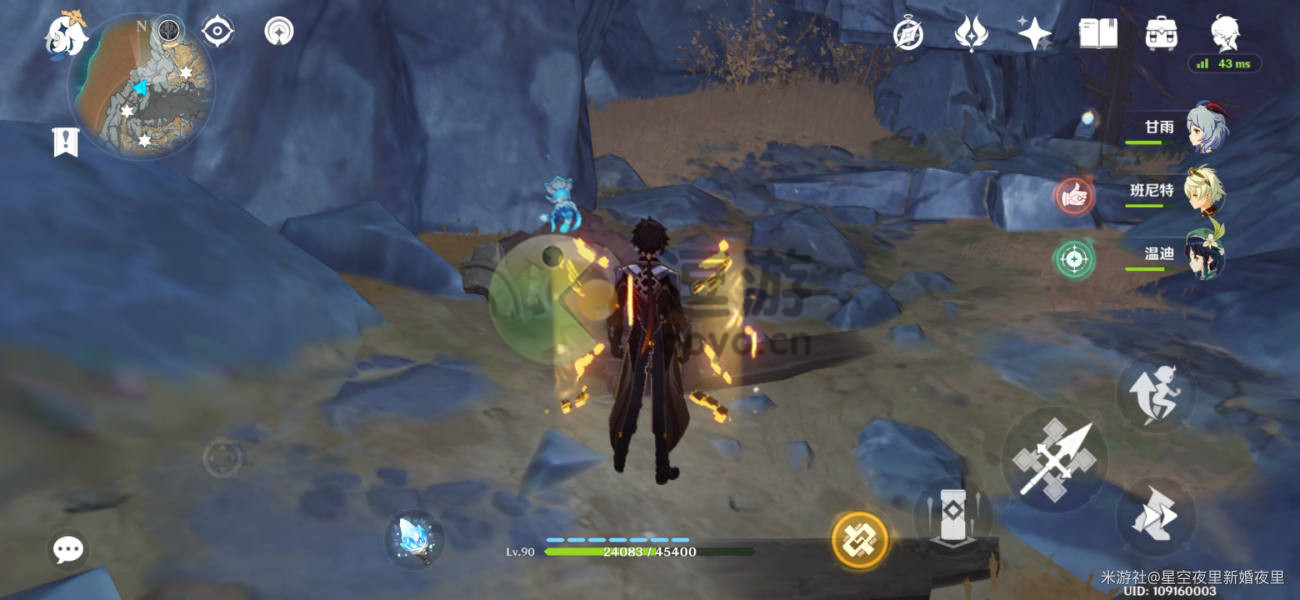Tap the crosshair icon right of the minimap
This screenshot has height=600, width=1300.
pos(217,32)
